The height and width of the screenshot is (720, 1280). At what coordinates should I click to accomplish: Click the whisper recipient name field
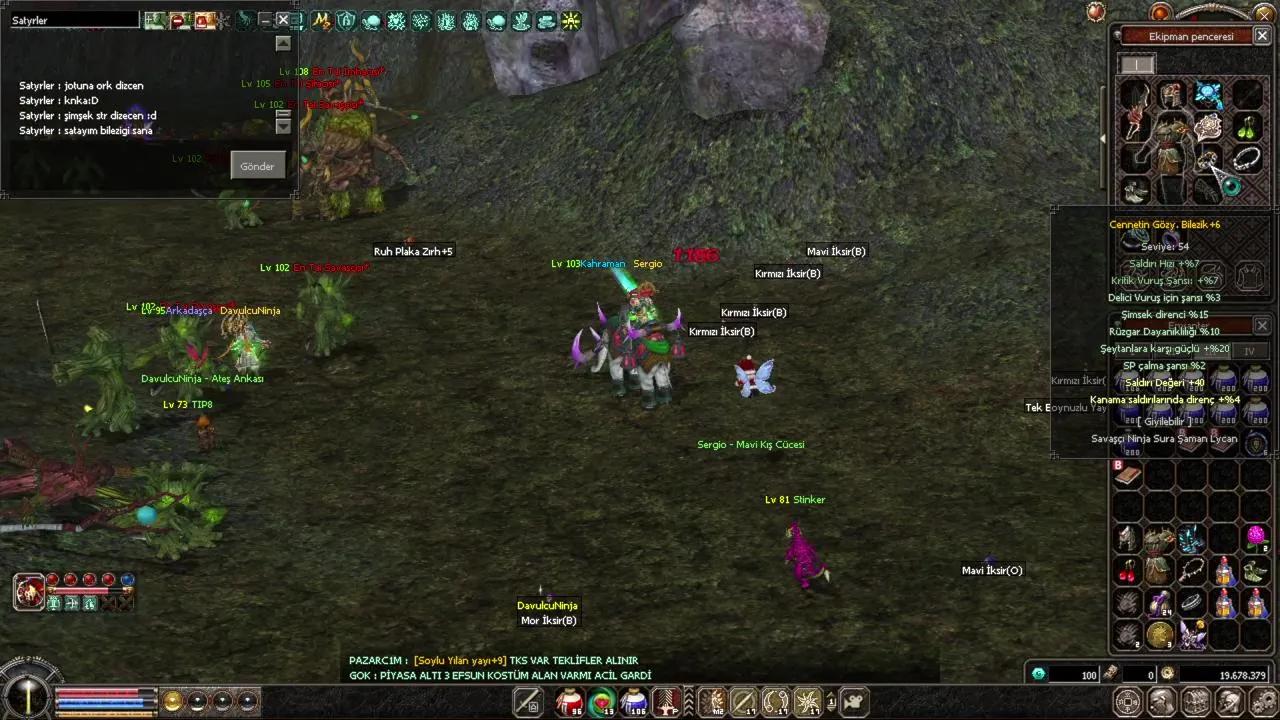pos(74,20)
